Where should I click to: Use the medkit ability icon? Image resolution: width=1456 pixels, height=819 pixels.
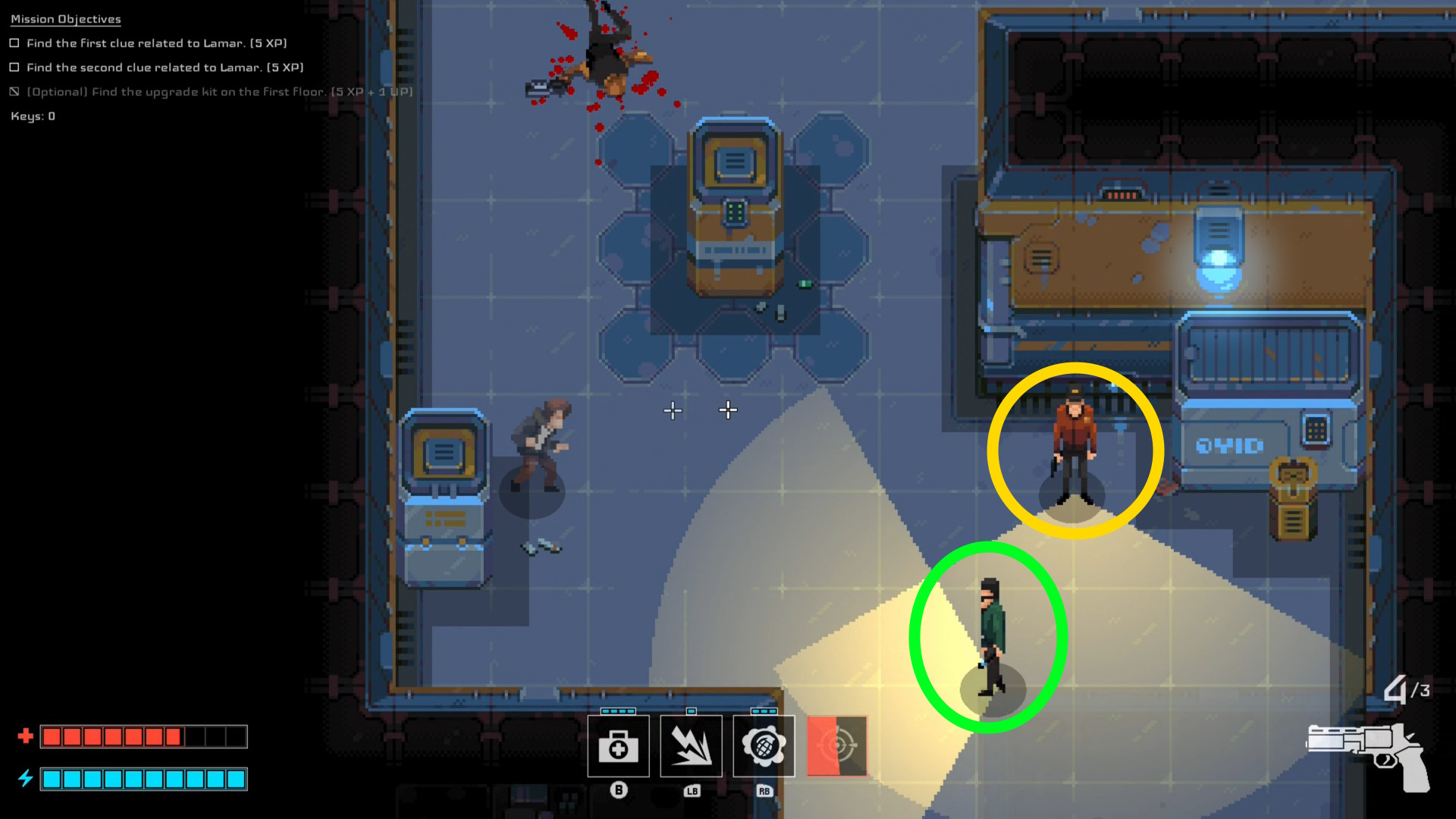(618, 746)
